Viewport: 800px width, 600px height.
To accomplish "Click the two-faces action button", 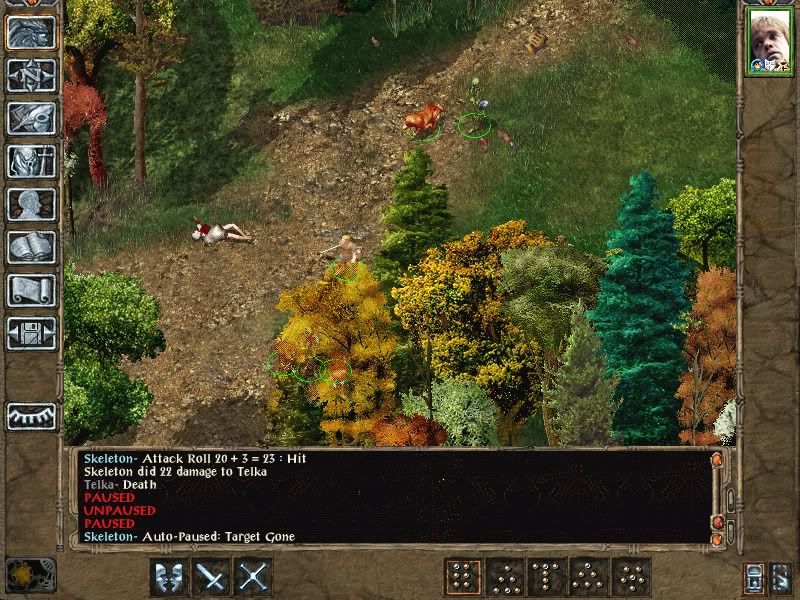I will tap(169, 576).
